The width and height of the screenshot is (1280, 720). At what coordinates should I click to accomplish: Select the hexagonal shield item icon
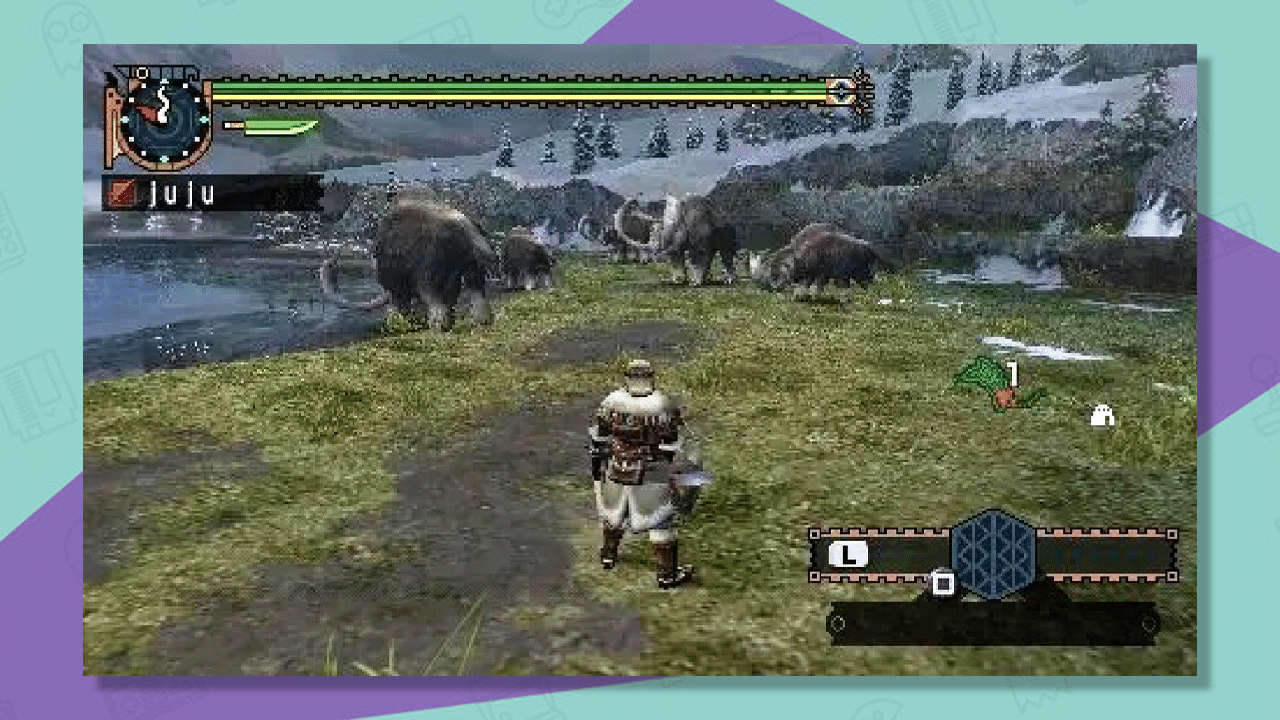[995, 556]
